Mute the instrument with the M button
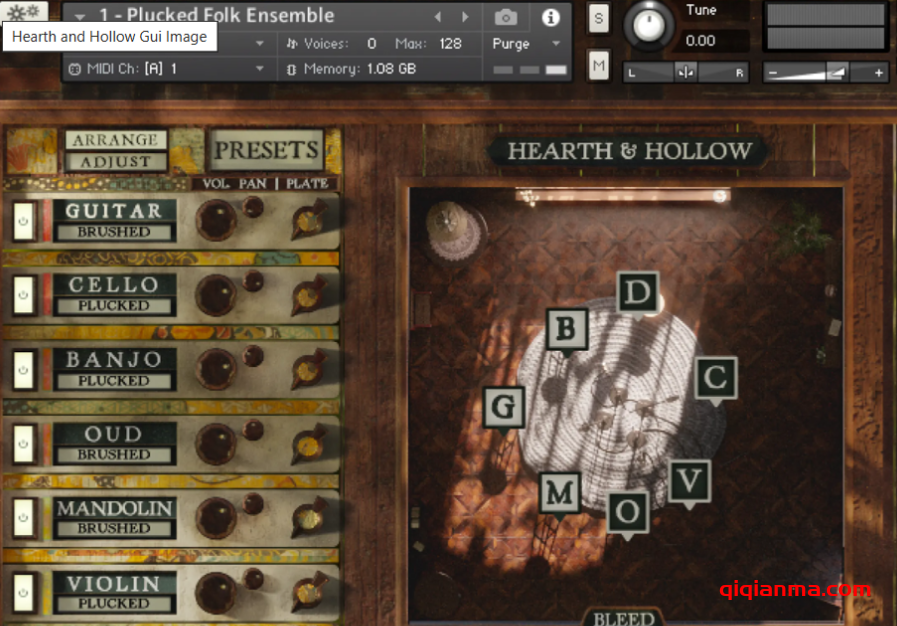 [598, 66]
